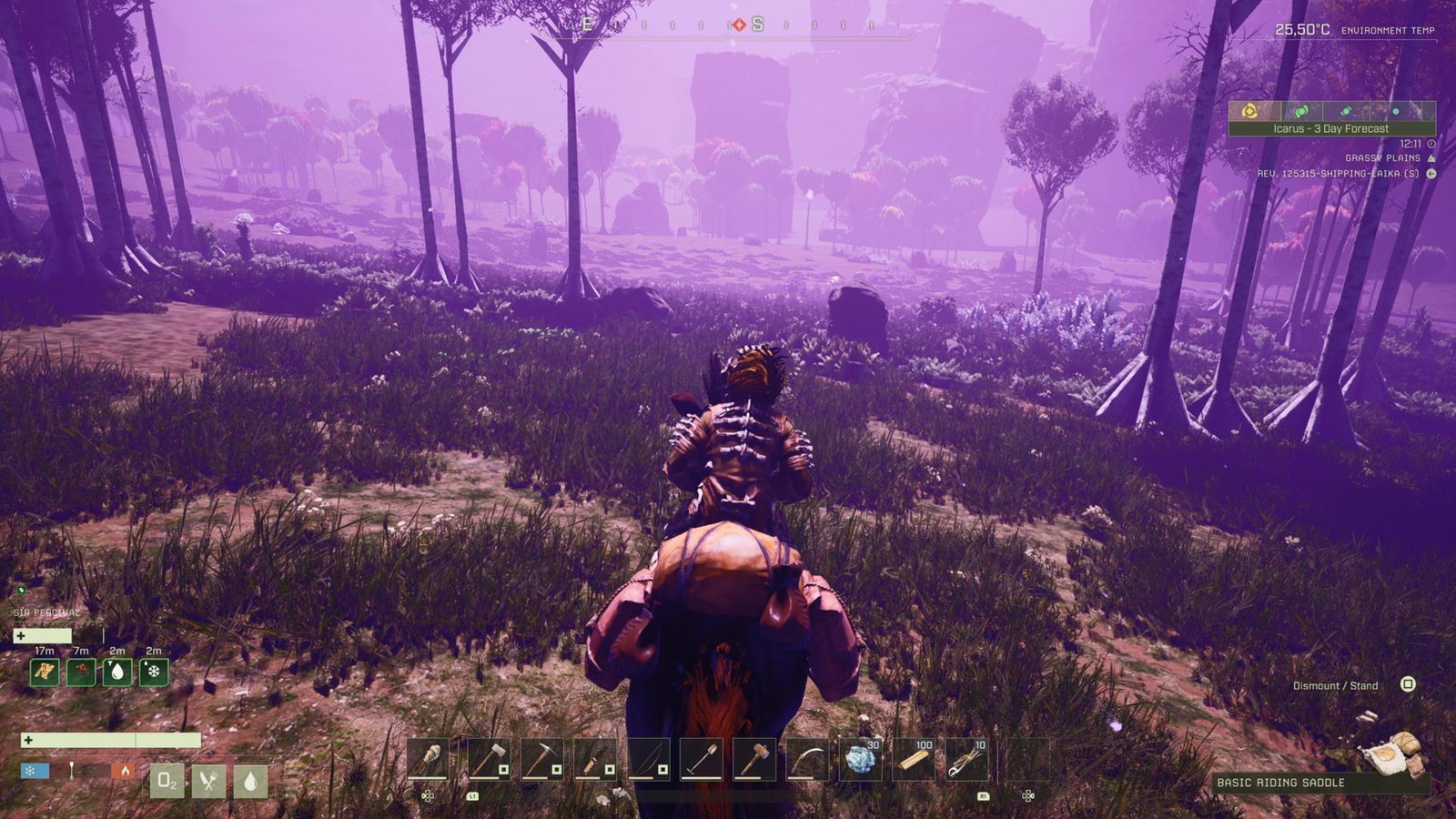1456x819 pixels.
Task: Select the shovel in the hotbar
Action: 703,757
